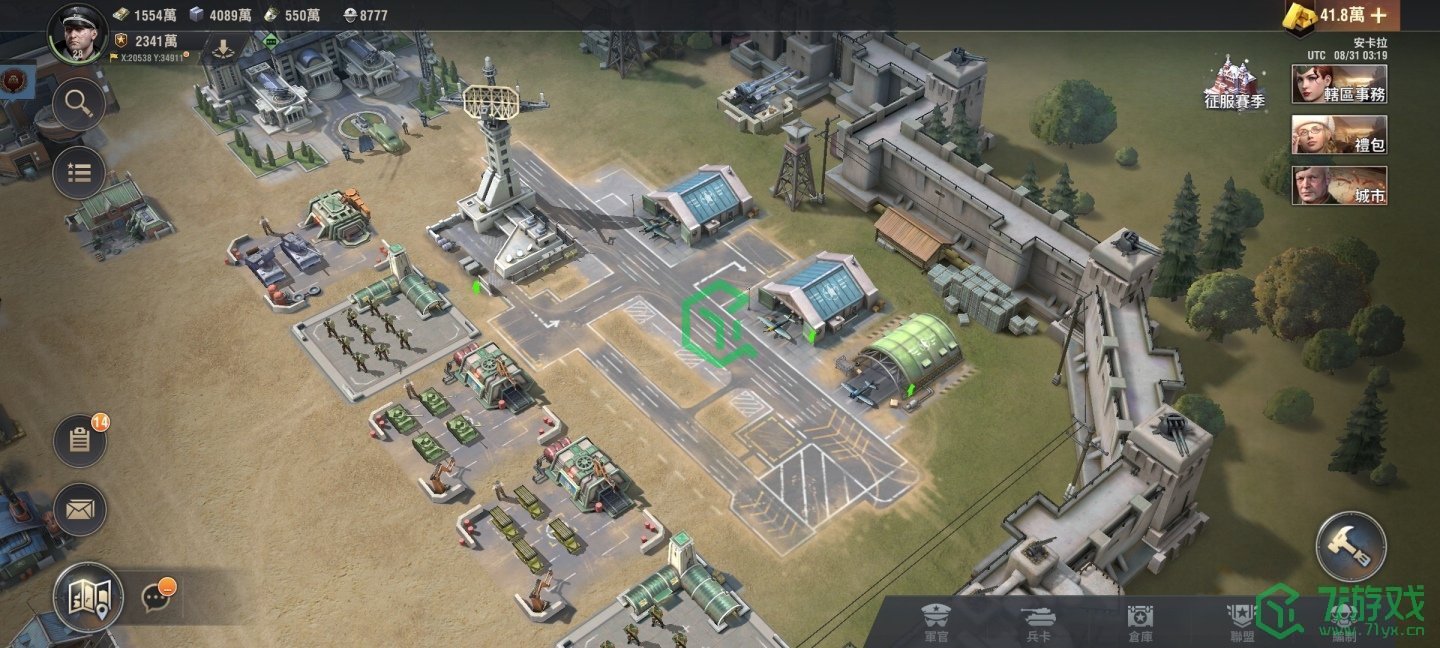Click the X/Y coordinates flag readout
The image size is (1440, 648).
pos(150,58)
